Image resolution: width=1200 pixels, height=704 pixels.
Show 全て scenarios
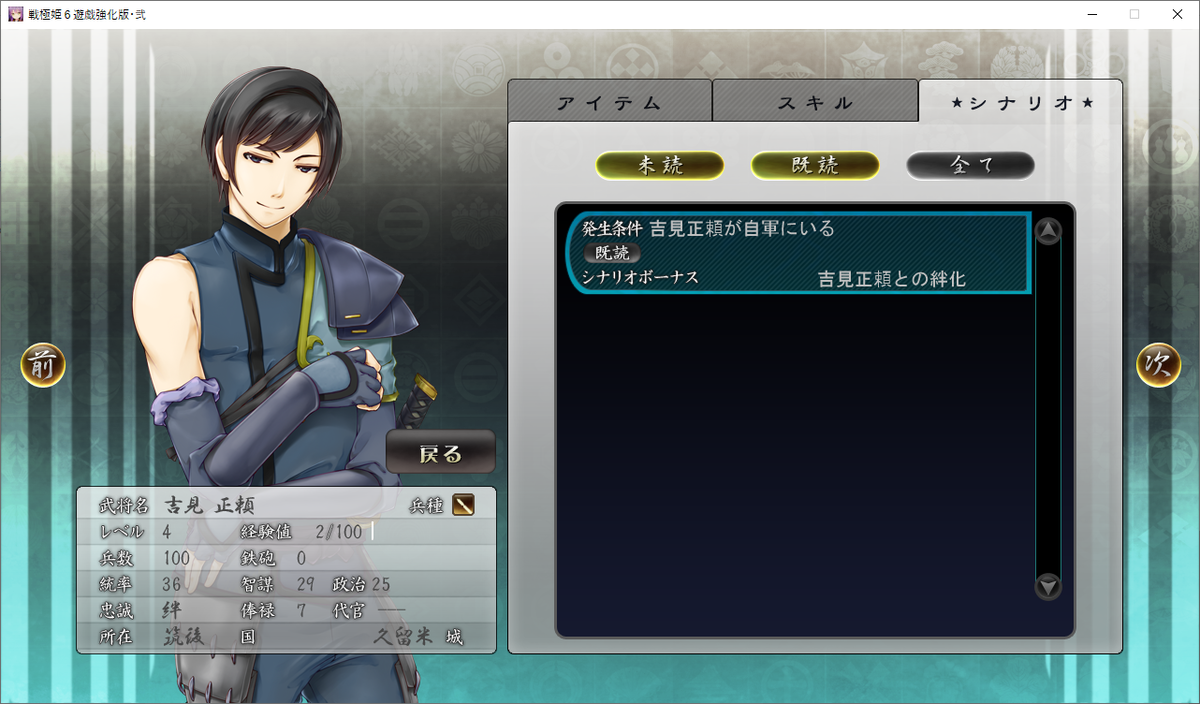tap(970, 166)
